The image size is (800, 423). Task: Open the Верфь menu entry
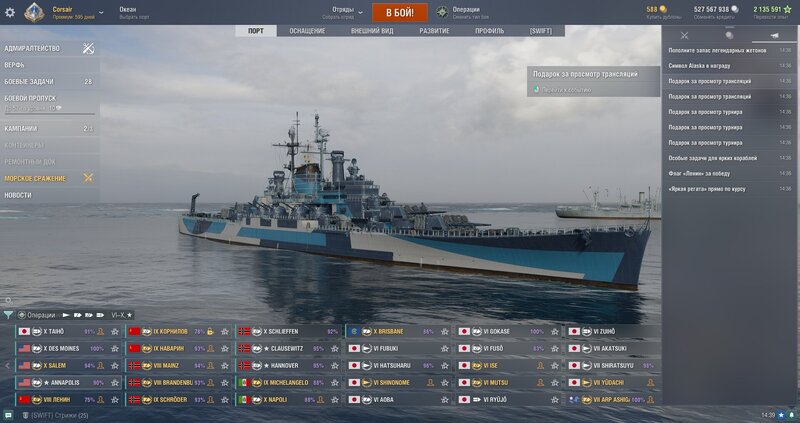pos(15,65)
